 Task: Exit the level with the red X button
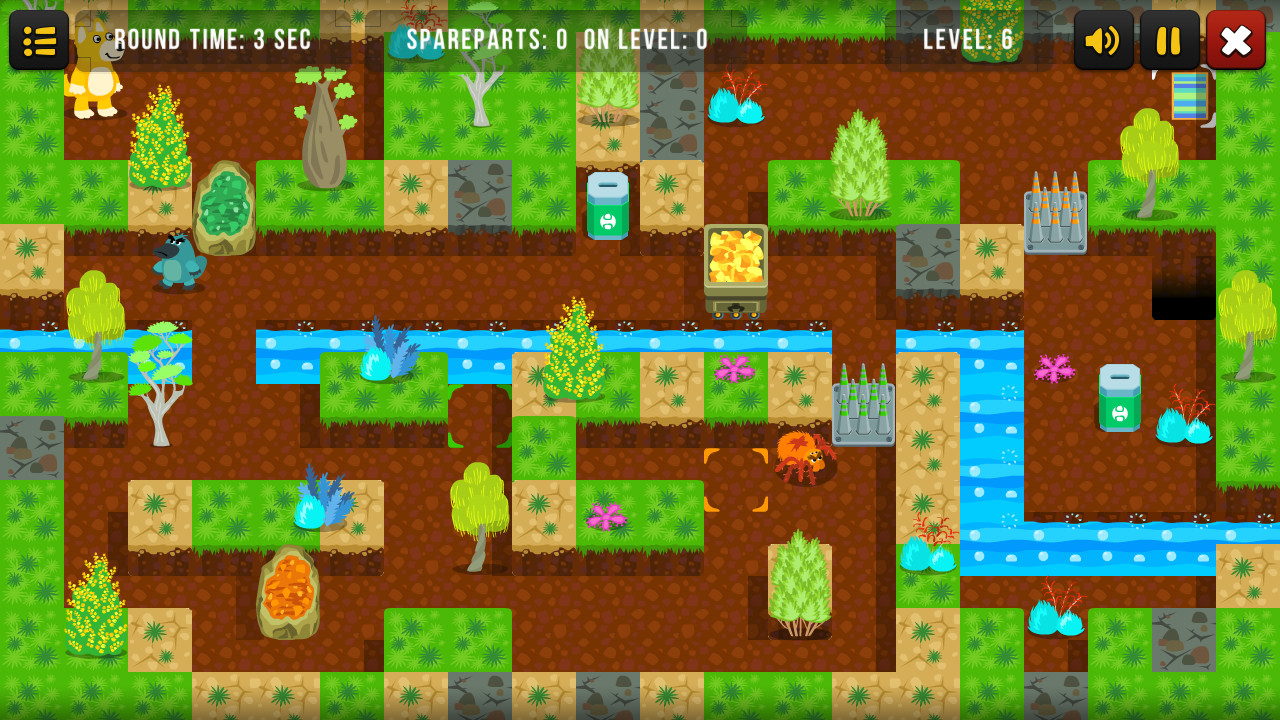(x=1236, y=40)
